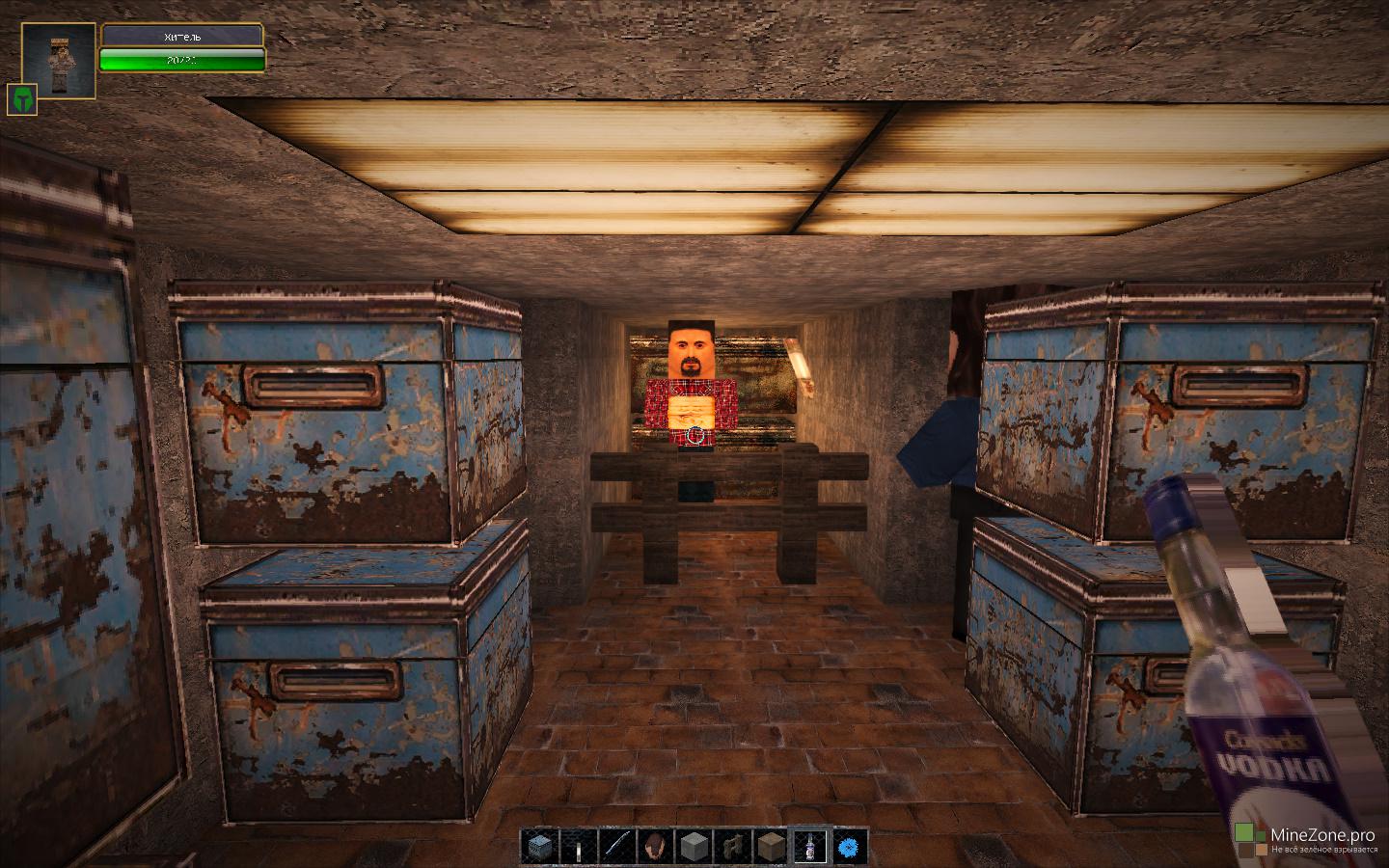Select the blue-gray block hotbar slot
The width and height of the screenshot is (1389, 868).
pyautogui.click(x=541, y=847)
